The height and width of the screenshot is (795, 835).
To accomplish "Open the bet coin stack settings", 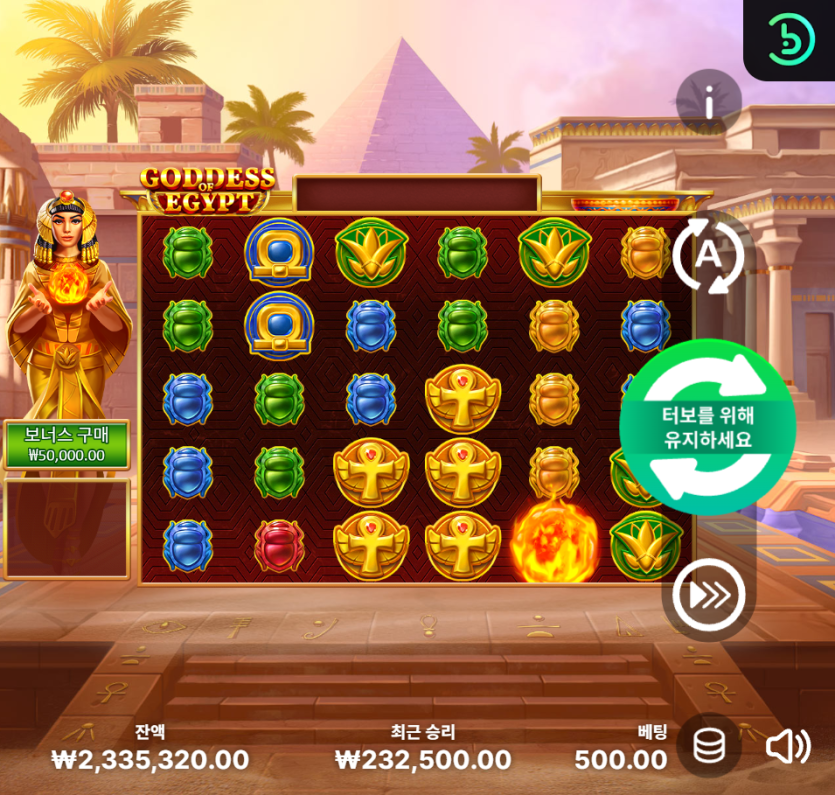I will 709,746.
